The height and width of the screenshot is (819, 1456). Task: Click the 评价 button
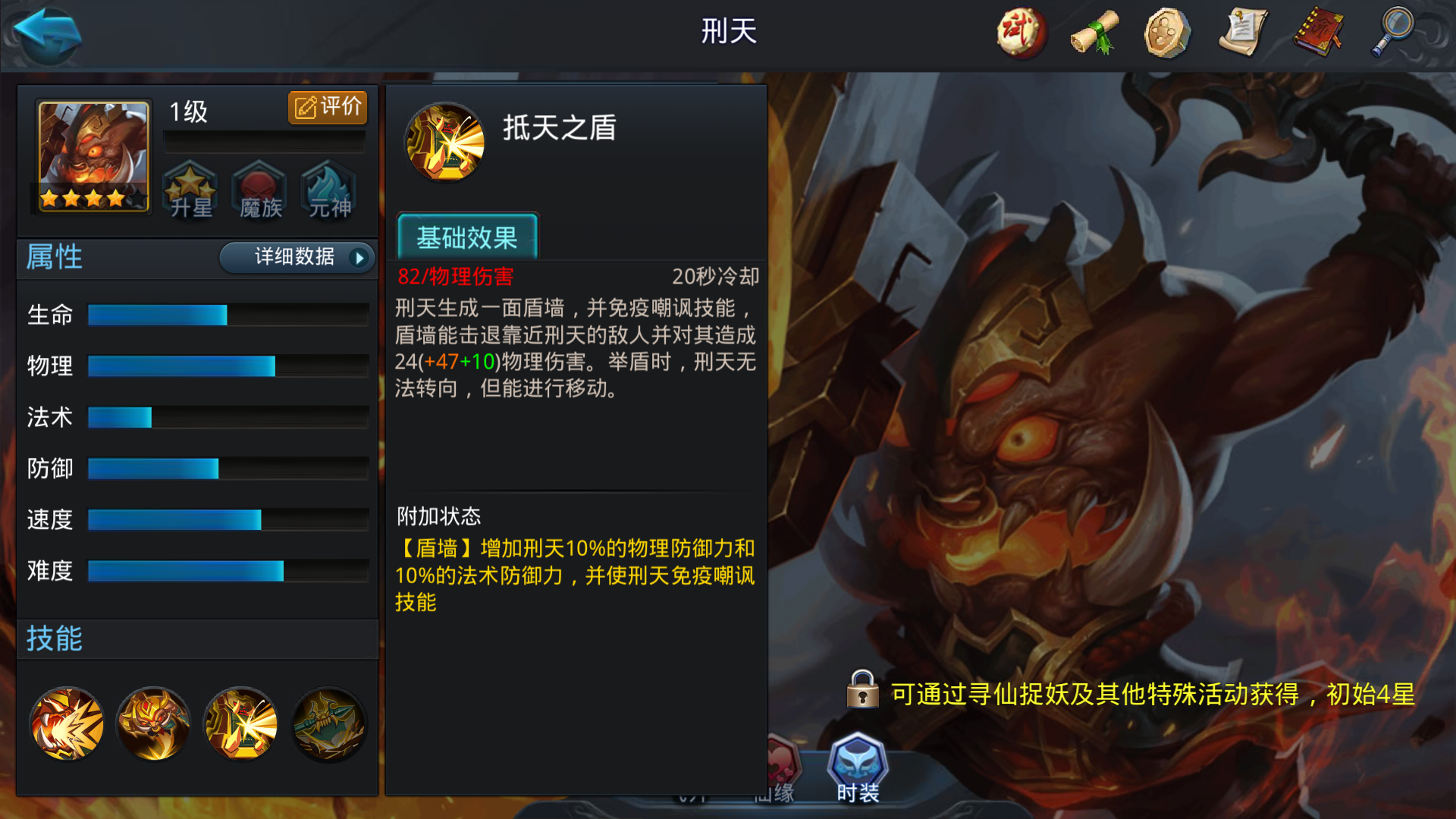[x=326, y=107]
